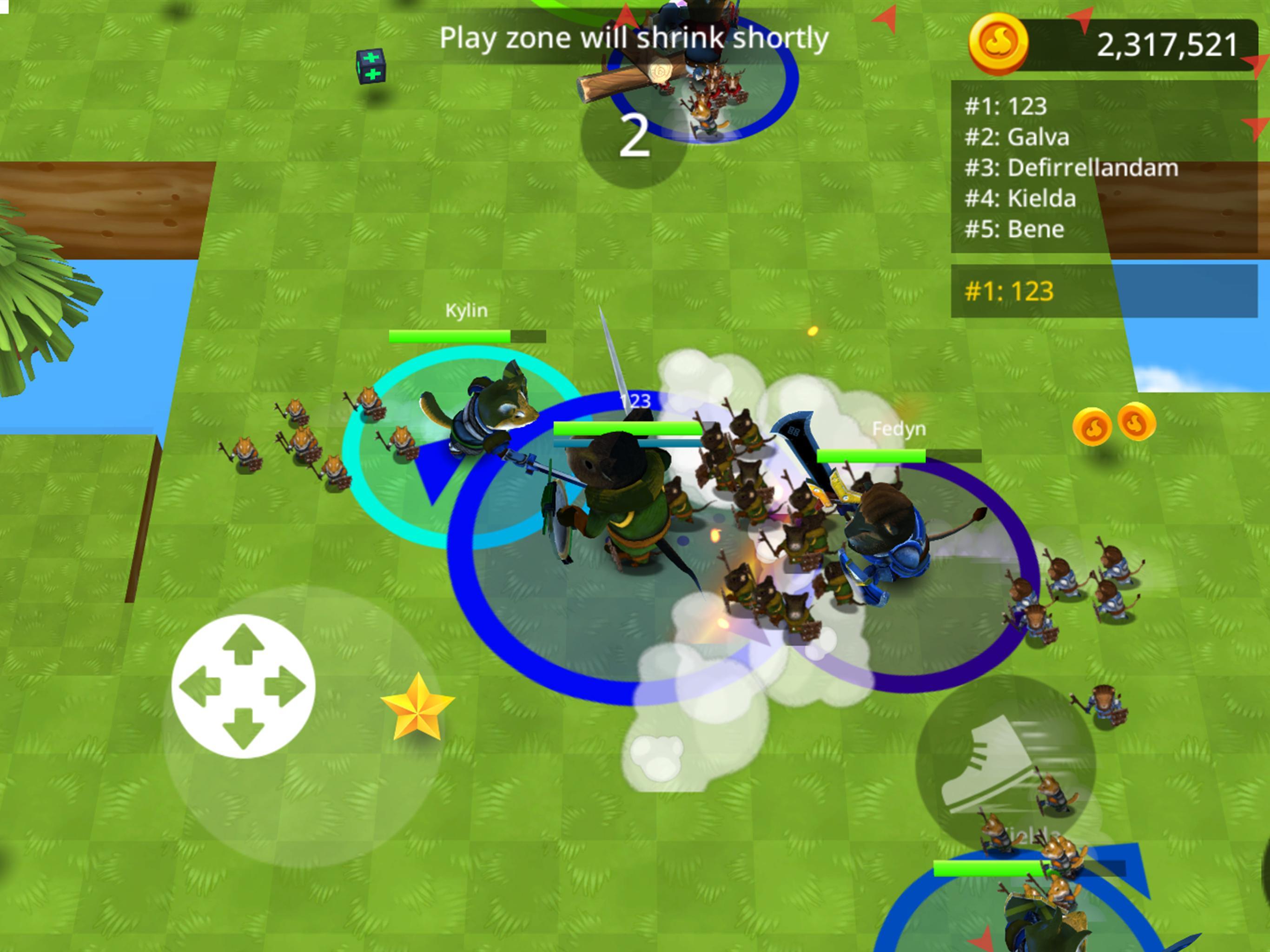Viewport: 1270px width, 952px height.
Task: Tap the Play zone shrink warning banner
Action: tap(635, 38)
